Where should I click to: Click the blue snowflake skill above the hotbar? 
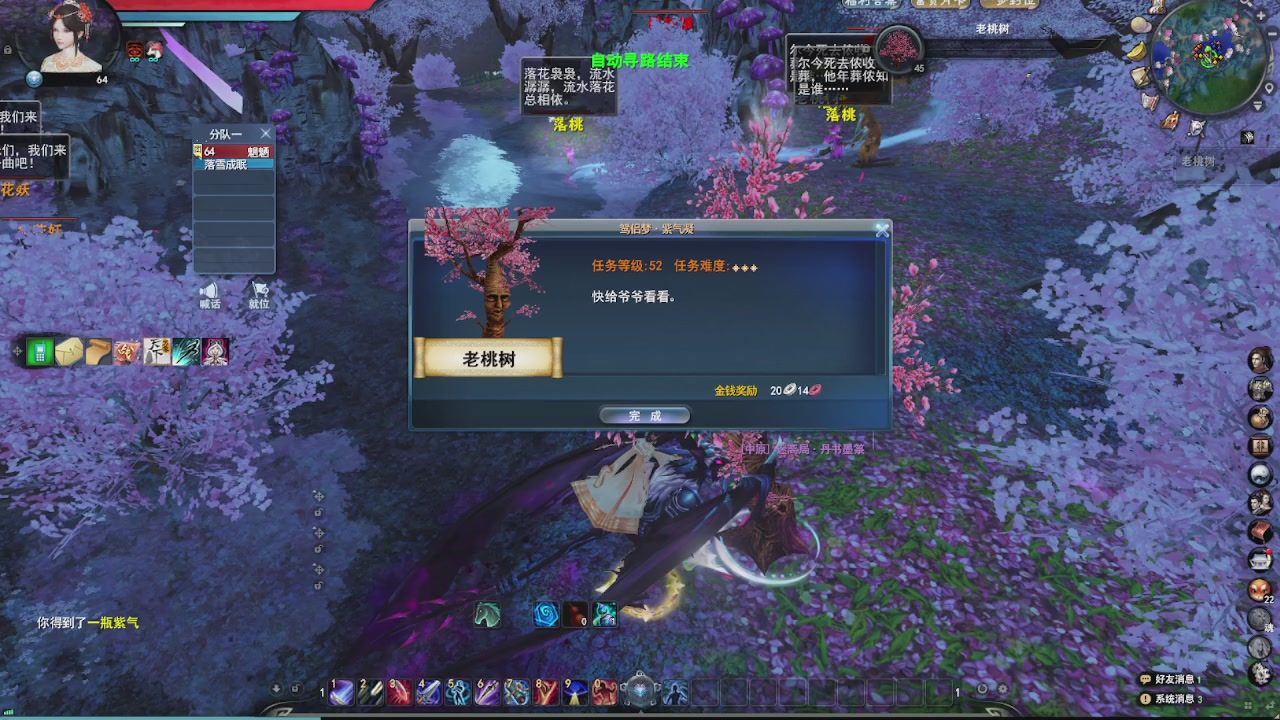[x=545, y=613]
